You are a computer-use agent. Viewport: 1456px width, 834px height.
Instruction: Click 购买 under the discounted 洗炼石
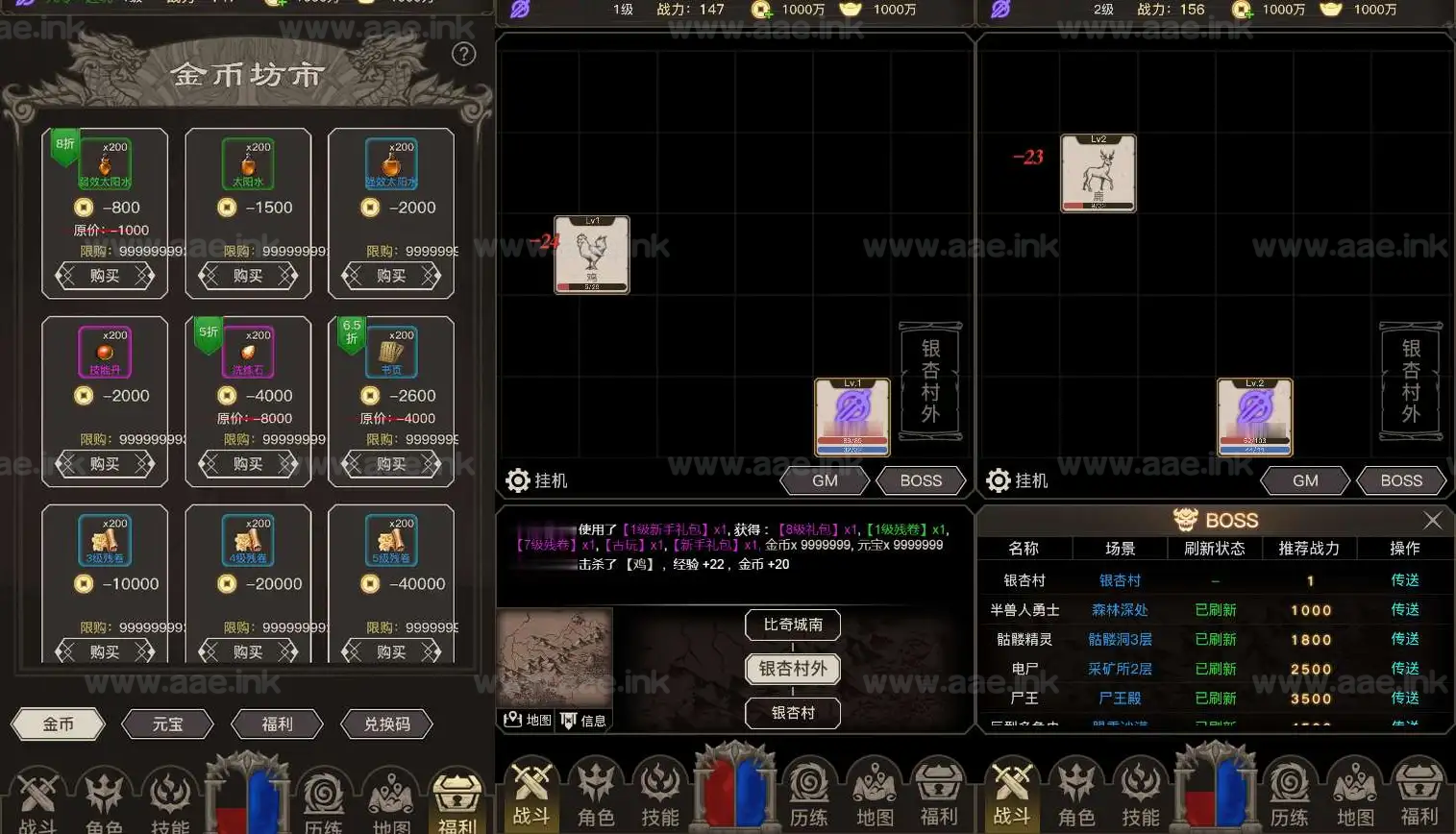248,464
